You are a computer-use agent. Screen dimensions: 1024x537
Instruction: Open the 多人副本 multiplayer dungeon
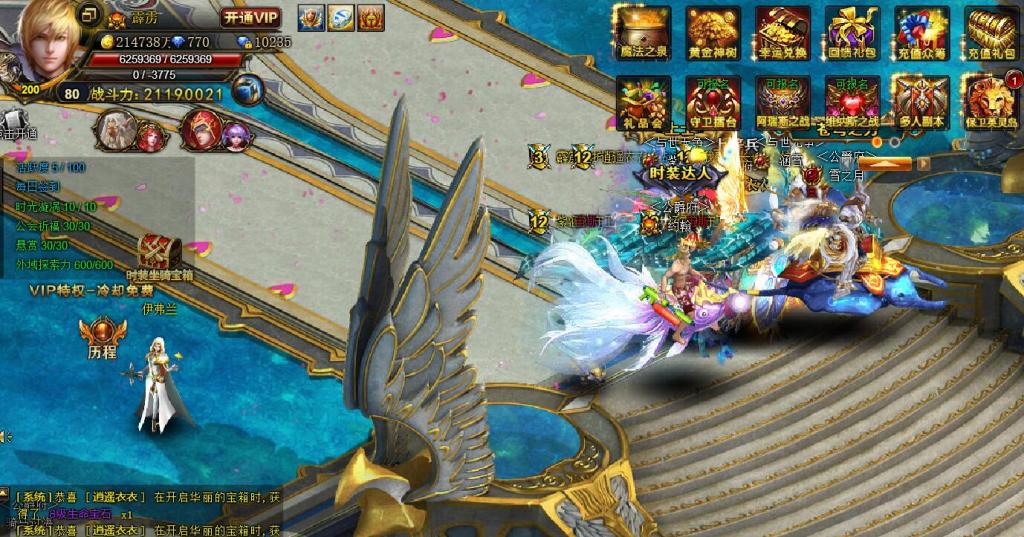pos(921,100)
